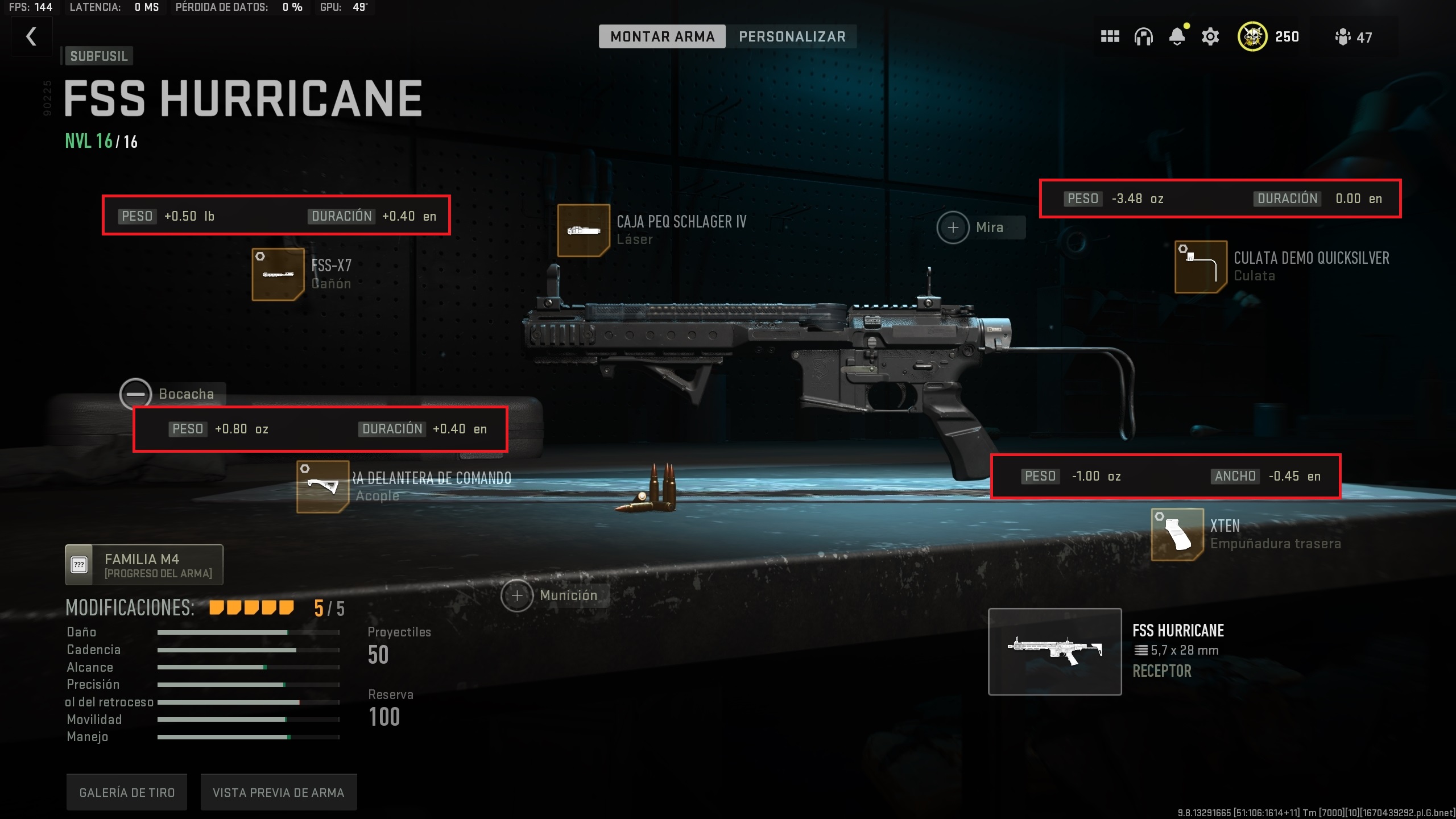Open Vista Previa de Arma
Image resolution: width=1456 pixels, height=819 pixels.
[278, 791]
